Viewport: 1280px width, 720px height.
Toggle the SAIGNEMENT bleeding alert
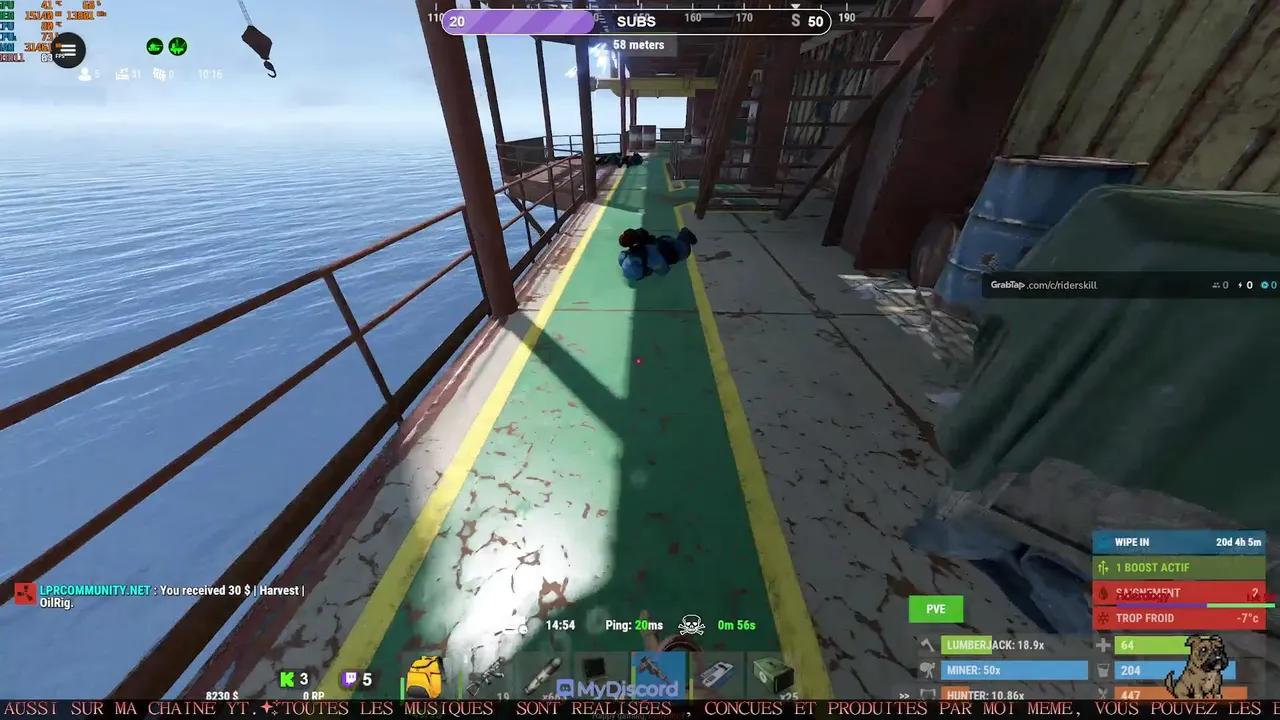click(1180, 592)
